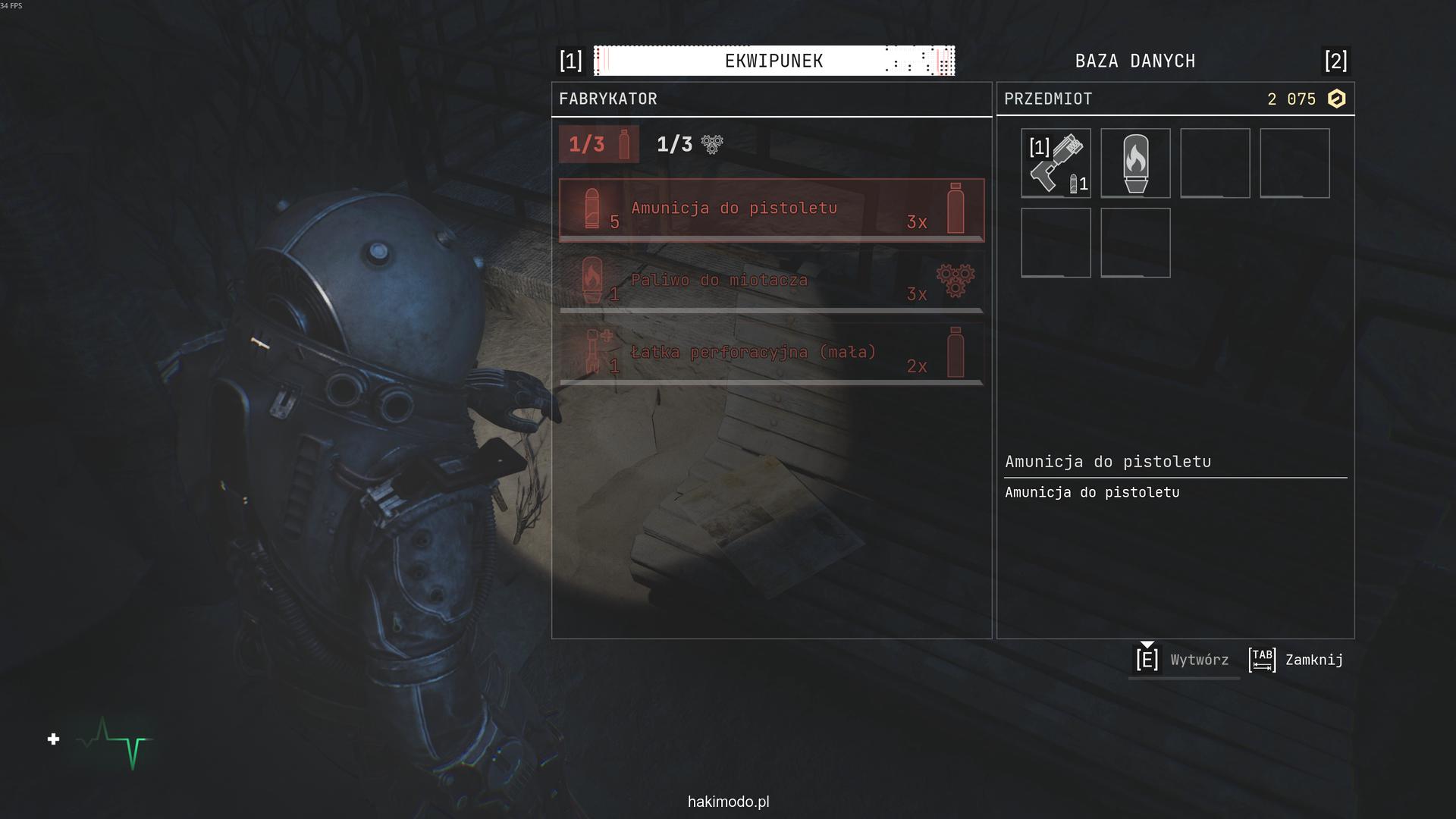
Task: Show the bottle resource counter
Action: [x=599, y=144]
